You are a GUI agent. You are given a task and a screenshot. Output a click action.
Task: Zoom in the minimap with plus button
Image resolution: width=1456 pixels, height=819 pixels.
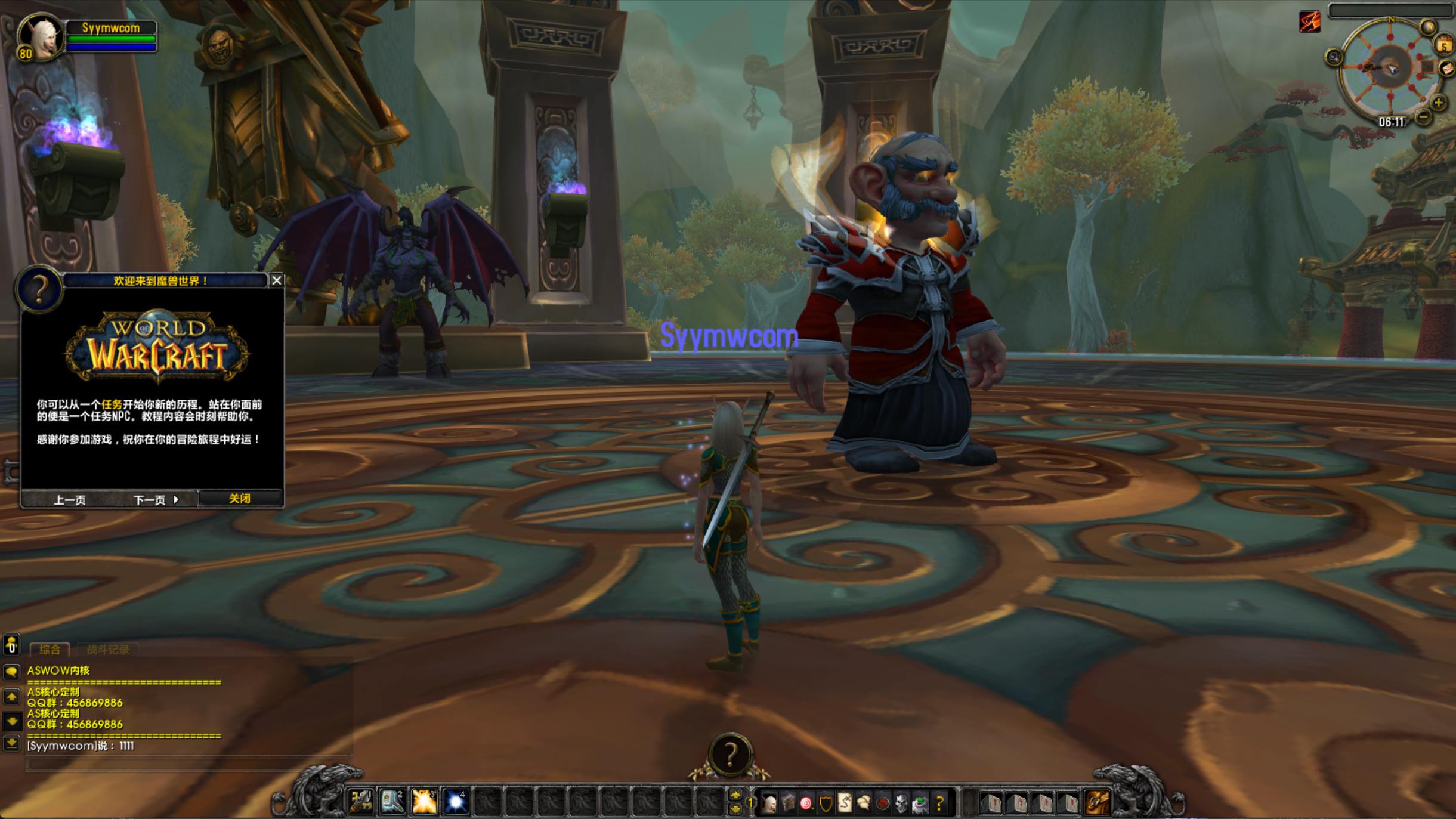point(1438,103)
